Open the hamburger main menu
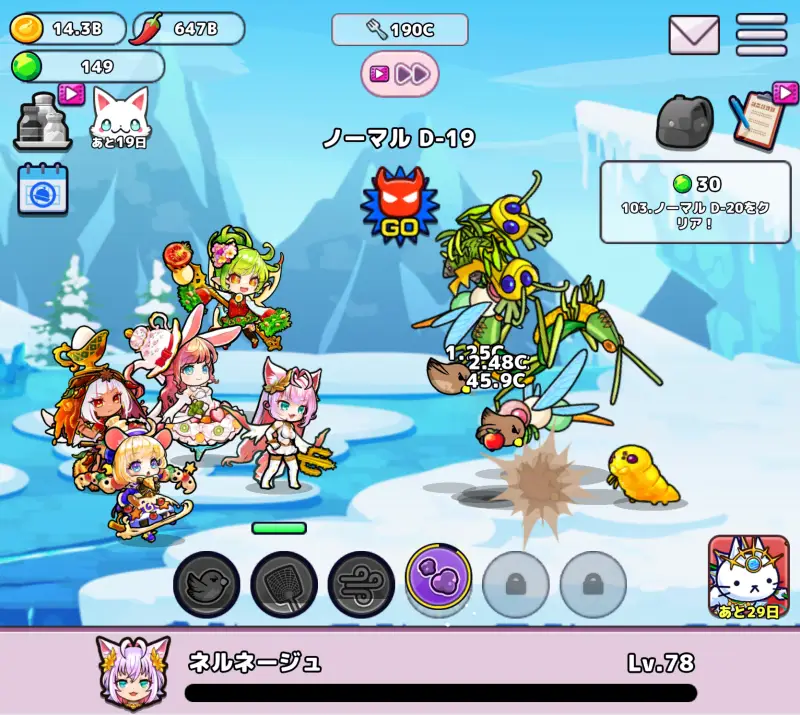The height and width of the screenshot is (715, 800). tap(761, 36)
